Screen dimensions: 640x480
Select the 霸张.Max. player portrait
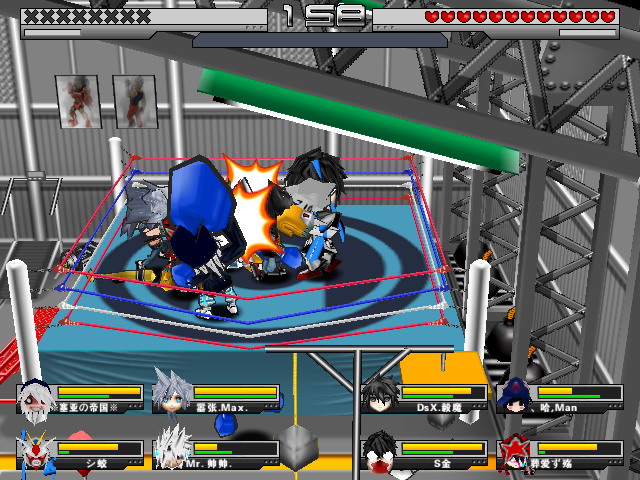171,393
